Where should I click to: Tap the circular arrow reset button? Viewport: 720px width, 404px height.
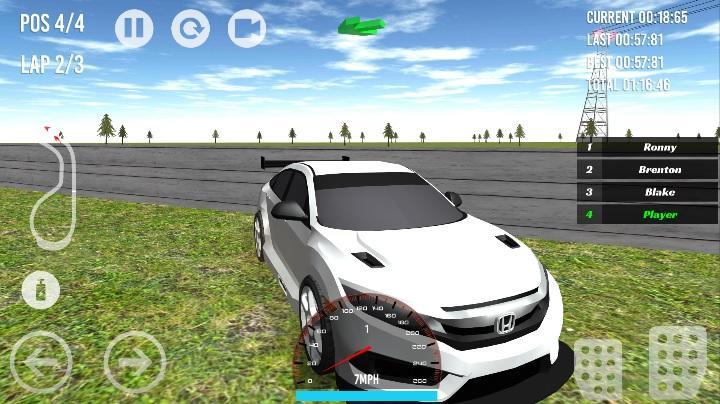pyautogui.click(x=190, y=28)
